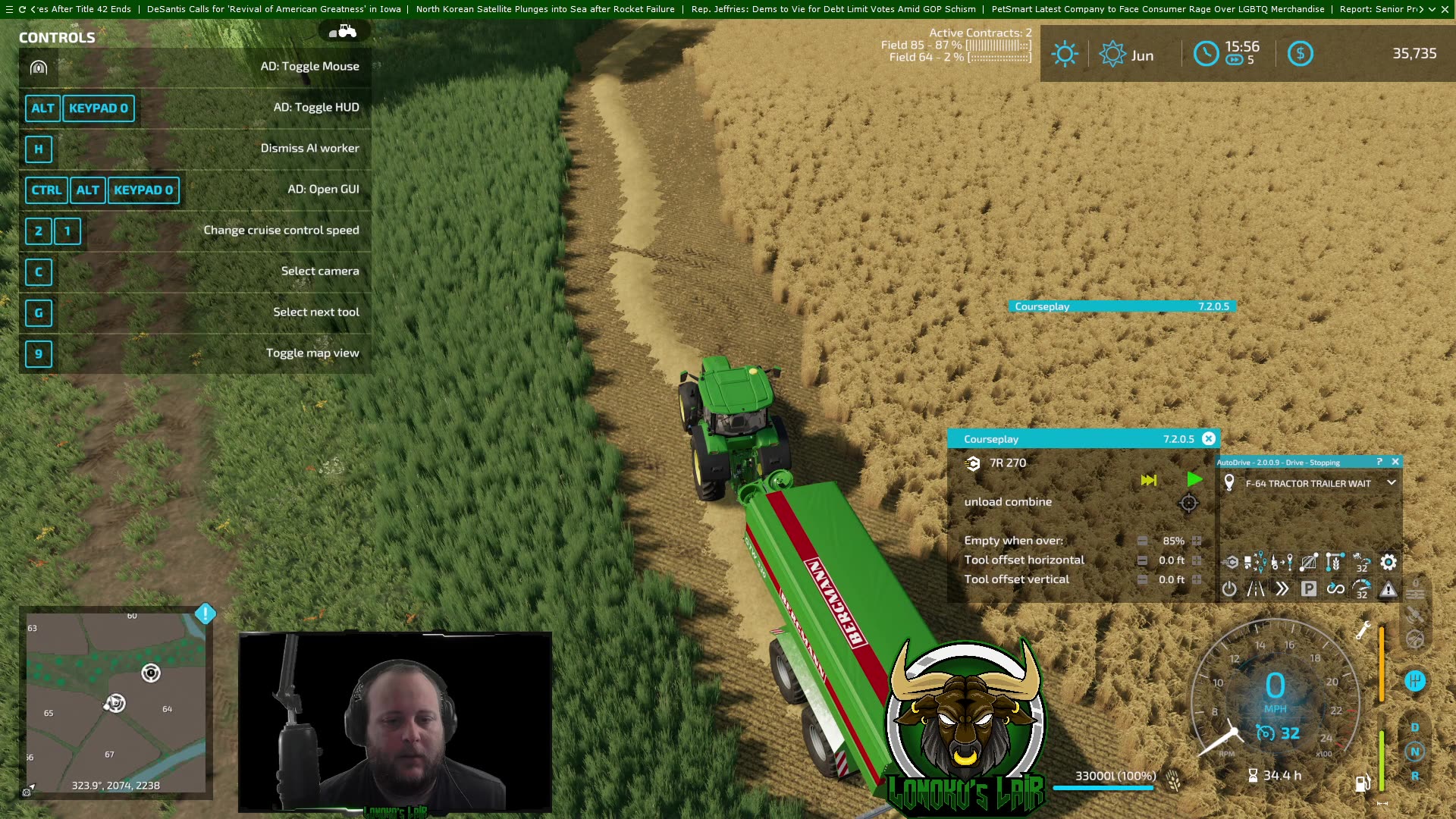Click the yellow skip-waypoint icon in Courseplay

(x=1150, y=480)
